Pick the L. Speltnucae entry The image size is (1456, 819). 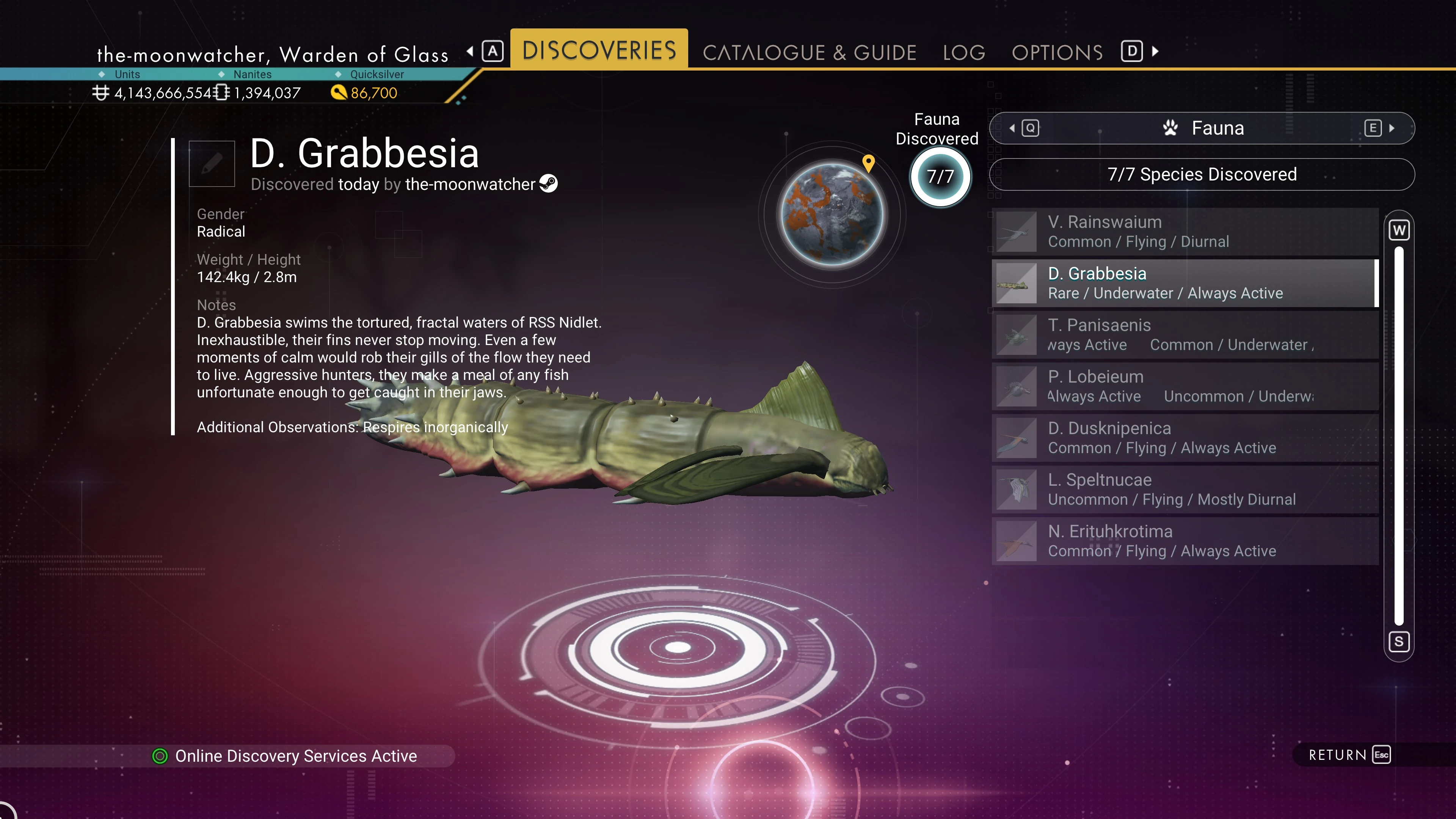coord(1185,490)
